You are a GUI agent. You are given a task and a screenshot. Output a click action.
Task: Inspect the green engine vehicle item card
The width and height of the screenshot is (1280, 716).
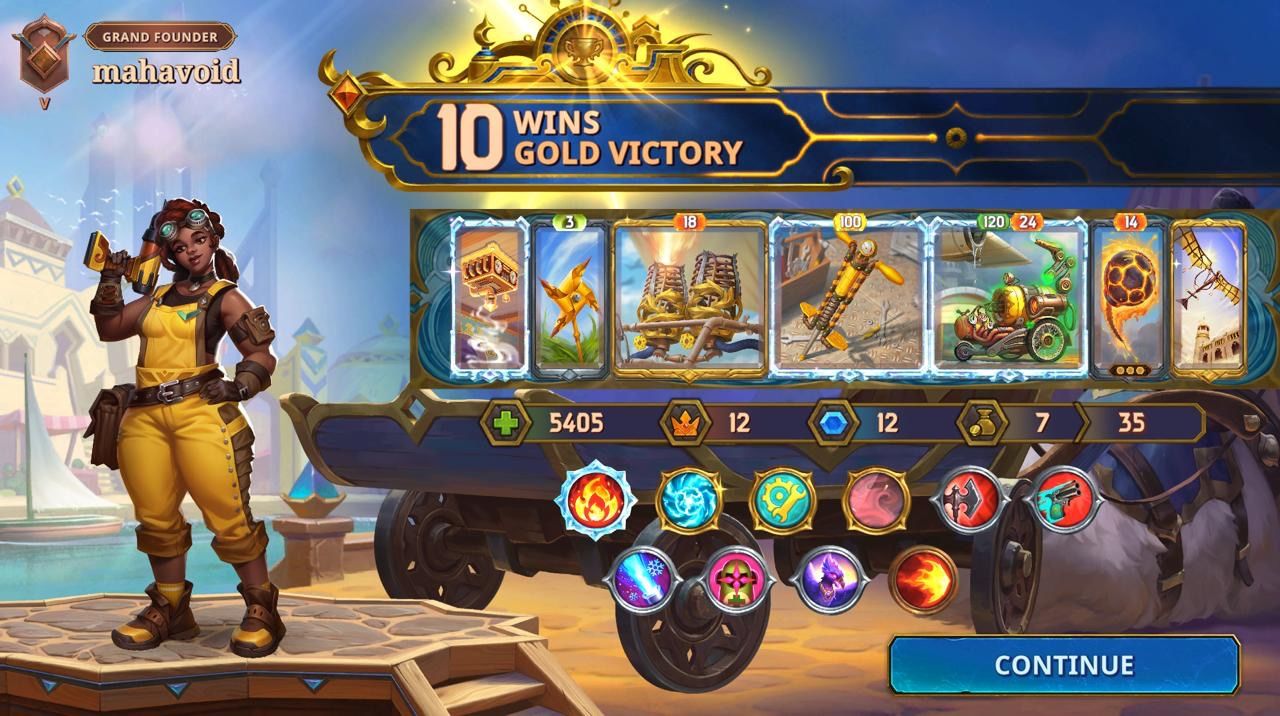(1008, 298)
